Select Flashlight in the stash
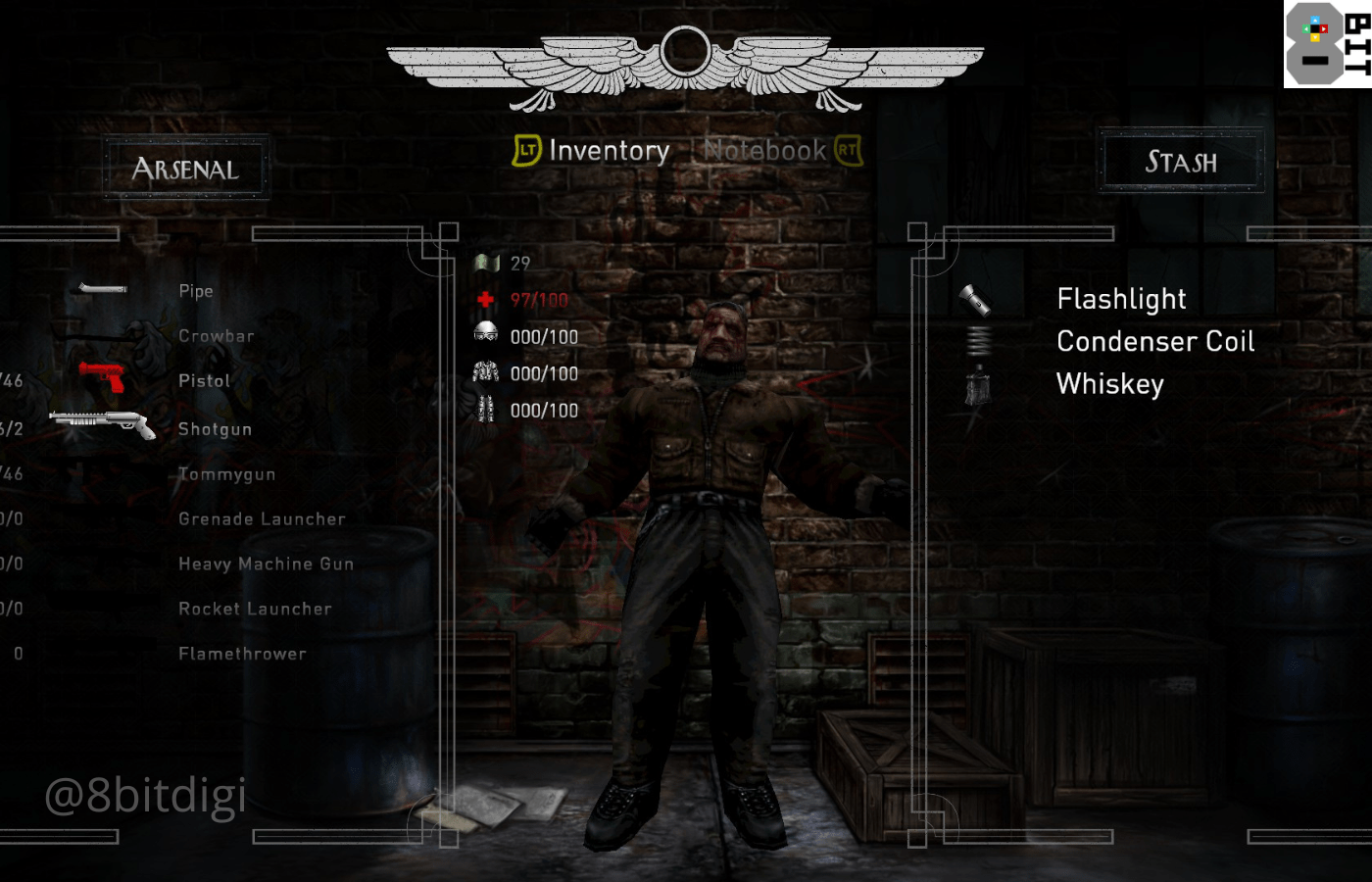The image size is (1372, 882). point(1121,299)
